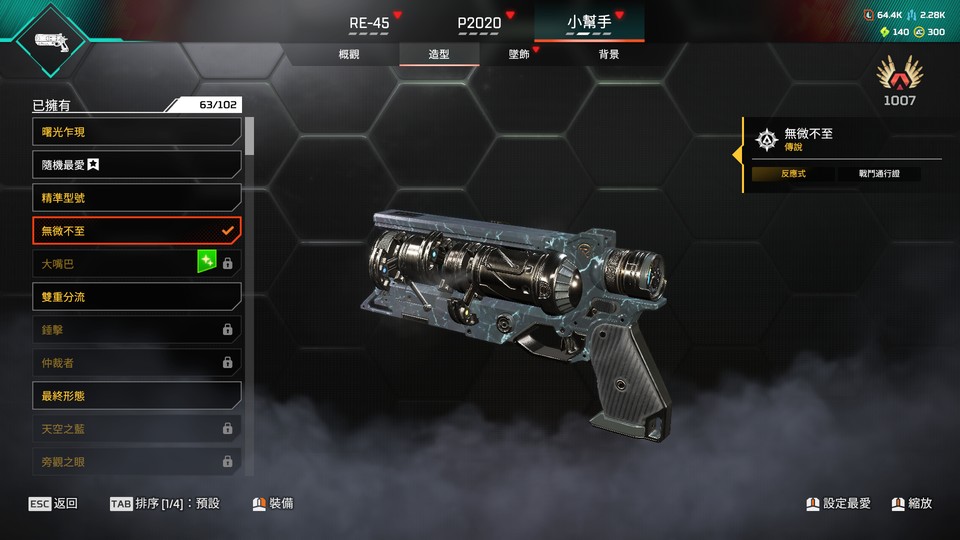
Task: Go back with the 返回 button
Action: point(53,504)
